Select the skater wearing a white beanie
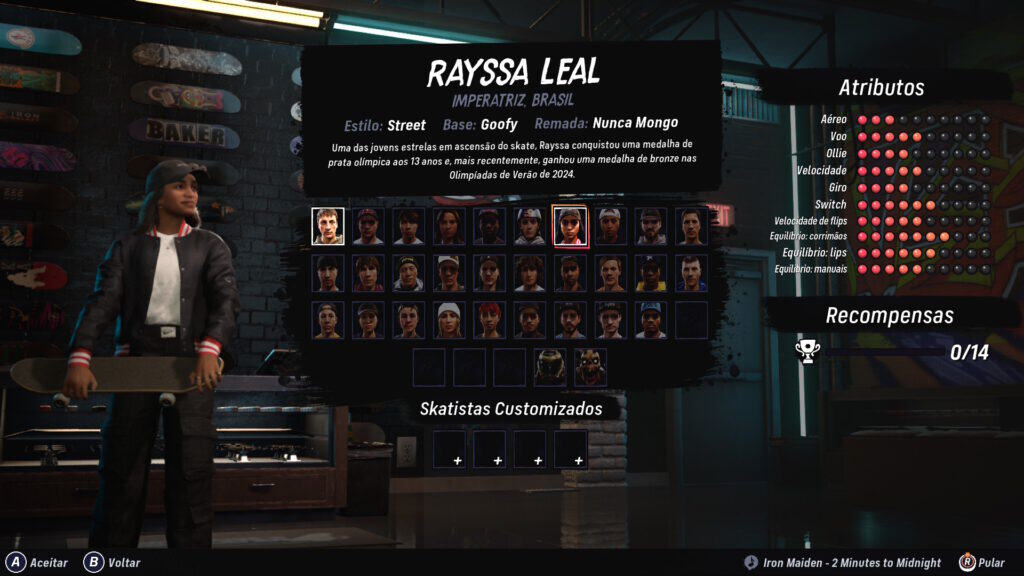This screenshot has height=576, width=1024. point(449,320)
